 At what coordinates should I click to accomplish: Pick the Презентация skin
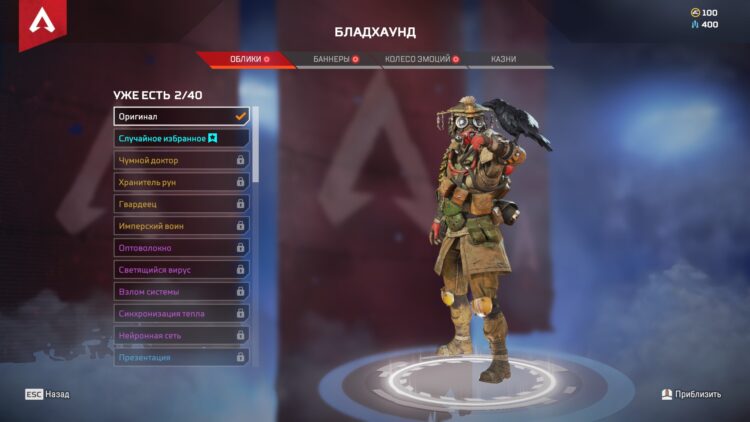(181, 357)
